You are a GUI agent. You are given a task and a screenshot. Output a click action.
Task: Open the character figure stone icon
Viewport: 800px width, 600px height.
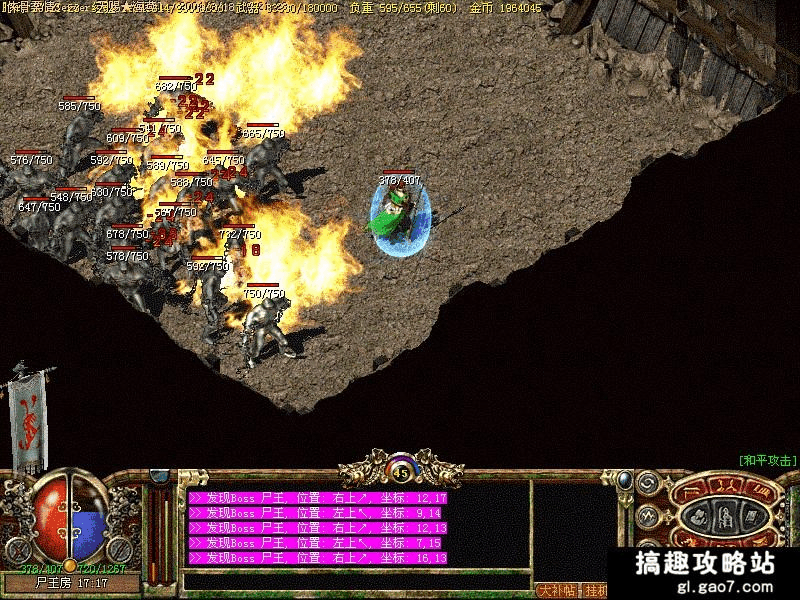(x=697, y=516)
